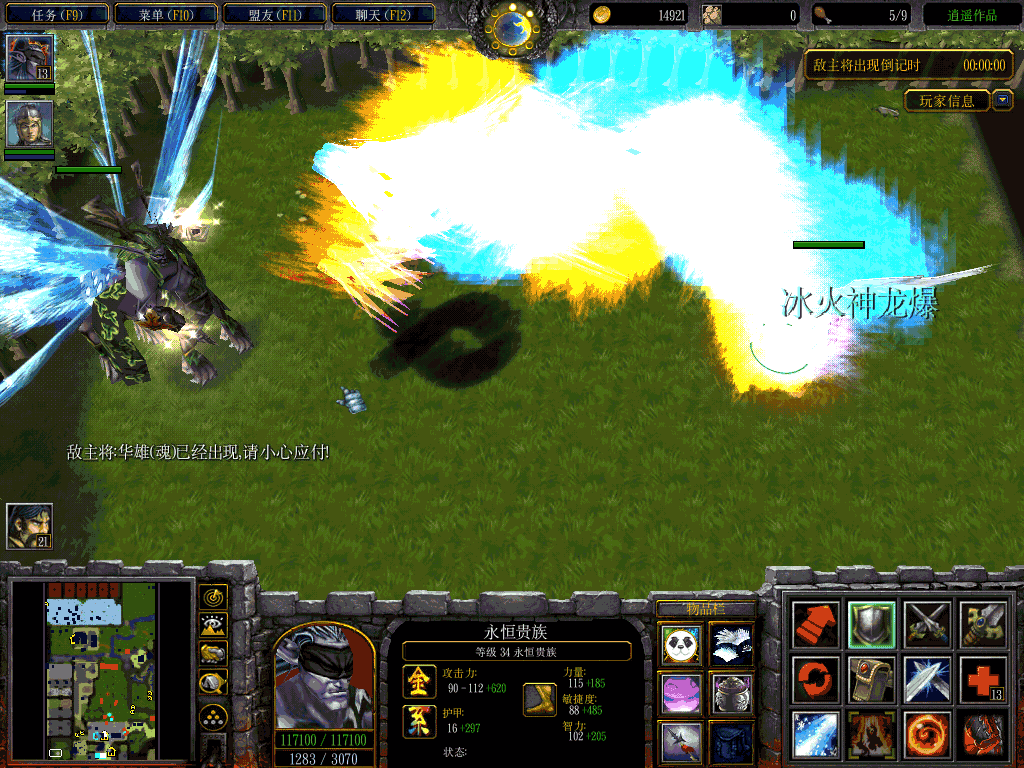The image size is (1024, 768).
Task: Cast the orange fire swirl ability
Action: click(926, 735)
